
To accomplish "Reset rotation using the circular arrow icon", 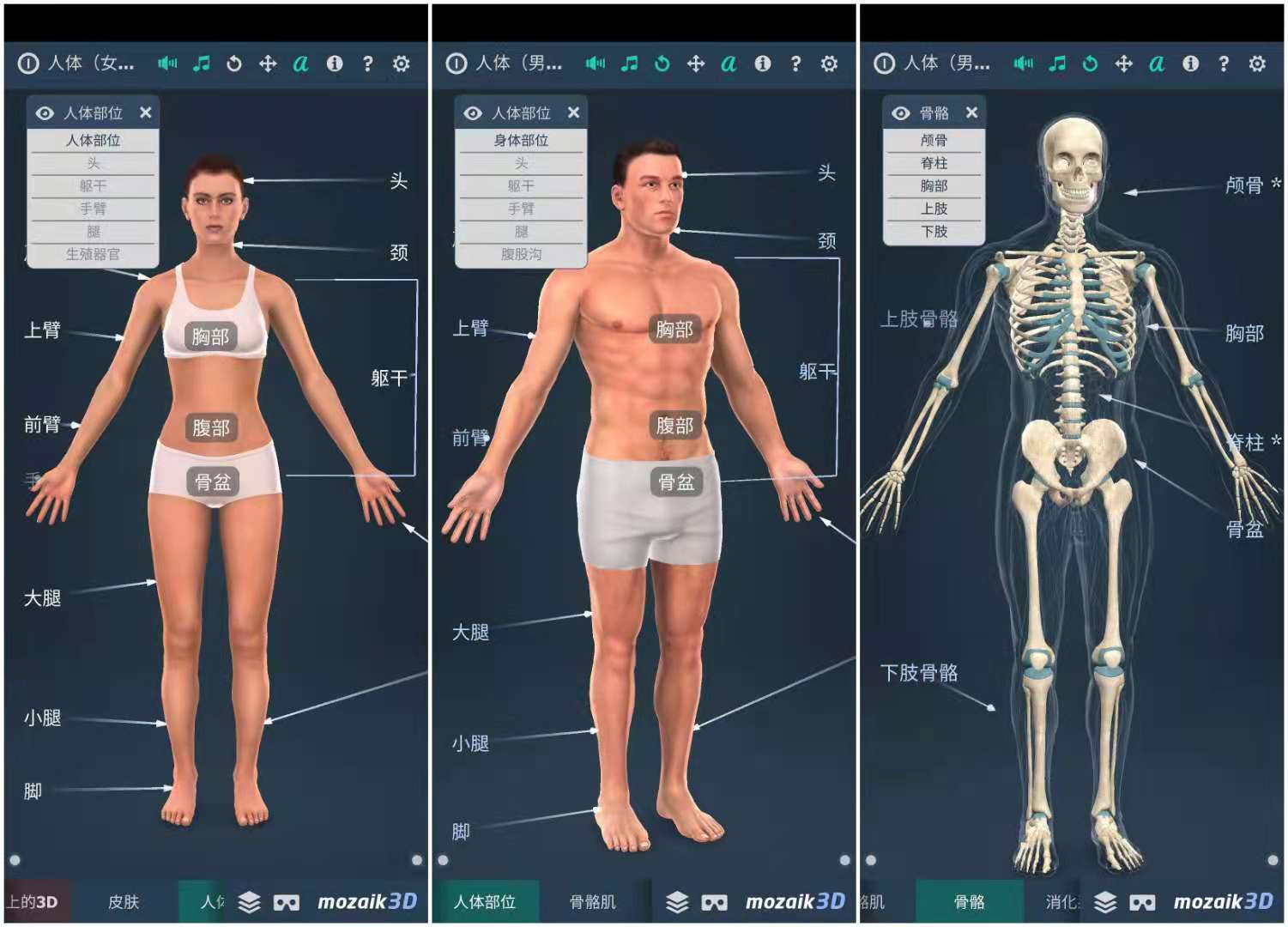I will coord(234,64).
